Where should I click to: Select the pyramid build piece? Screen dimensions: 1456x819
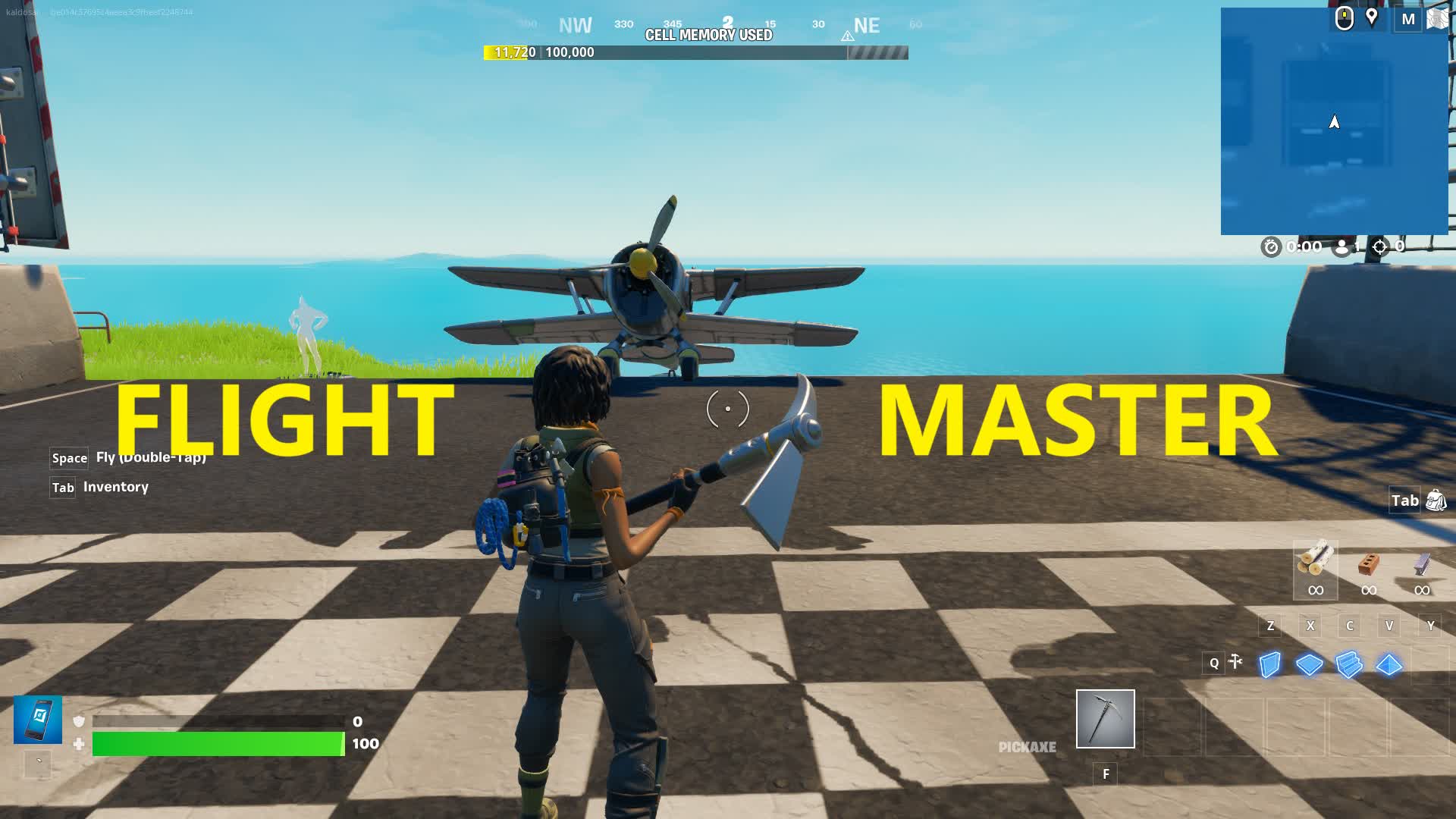tap(1388, 663)
